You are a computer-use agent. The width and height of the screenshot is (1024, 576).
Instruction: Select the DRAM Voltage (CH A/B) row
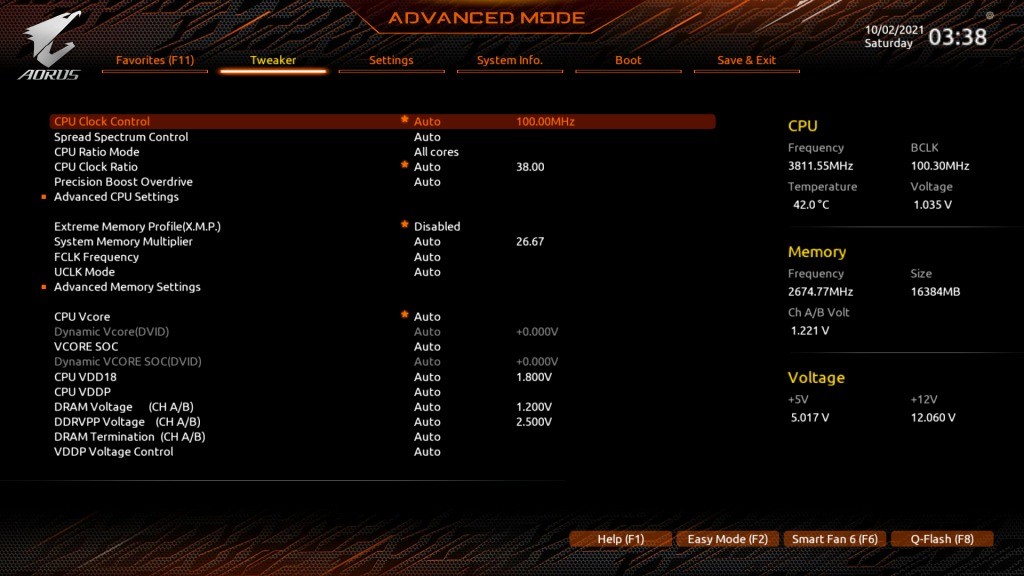click(x=124, y=407)
